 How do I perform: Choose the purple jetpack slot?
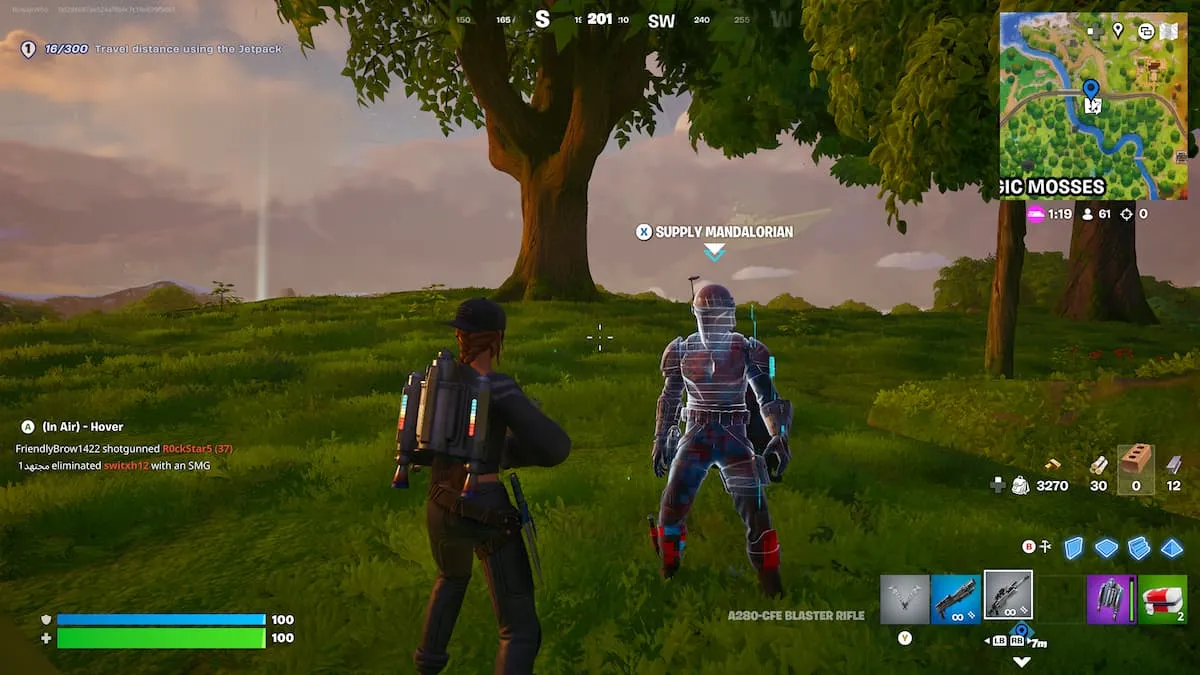click(x=1110, y=598)
